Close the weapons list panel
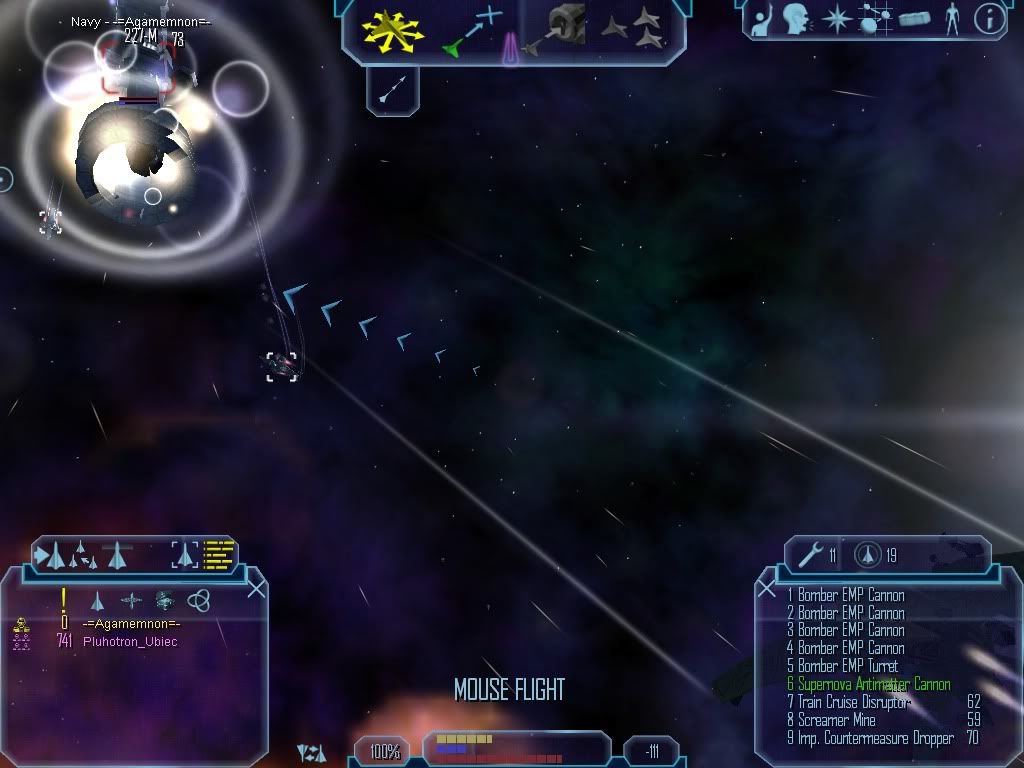This screenshot has height=768, width=1024. [767, 589]
